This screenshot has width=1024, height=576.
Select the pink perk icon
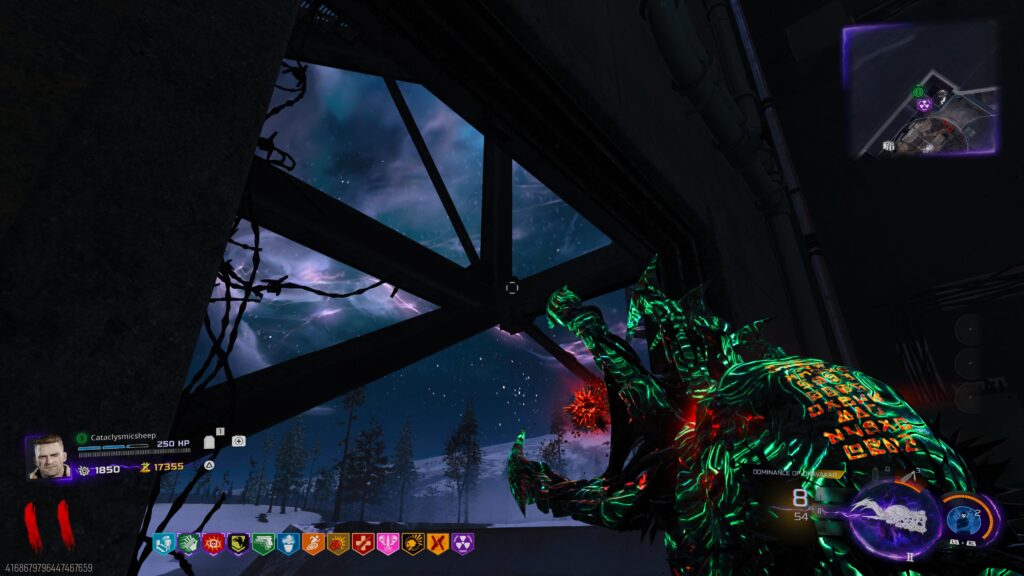click(387, 543)
